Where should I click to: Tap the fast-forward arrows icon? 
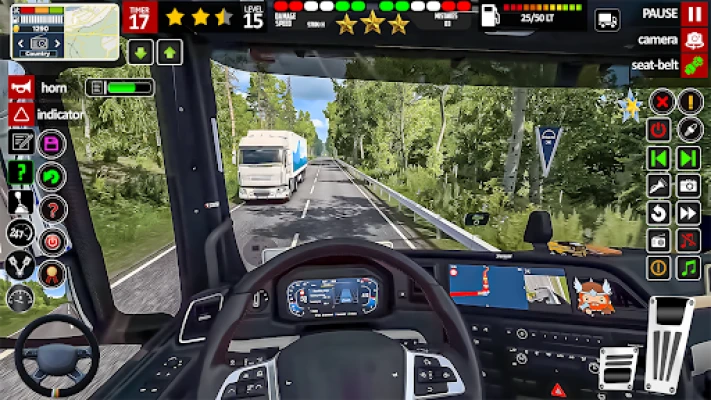[x=688, y=213]
